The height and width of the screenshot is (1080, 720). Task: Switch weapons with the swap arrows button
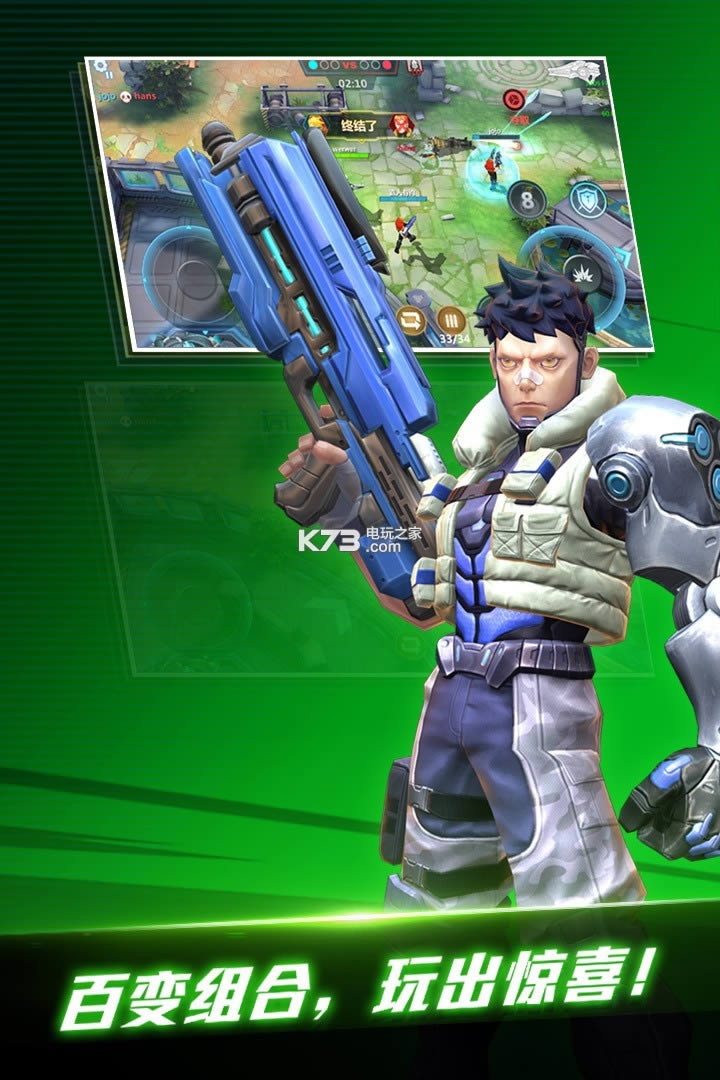411,320
